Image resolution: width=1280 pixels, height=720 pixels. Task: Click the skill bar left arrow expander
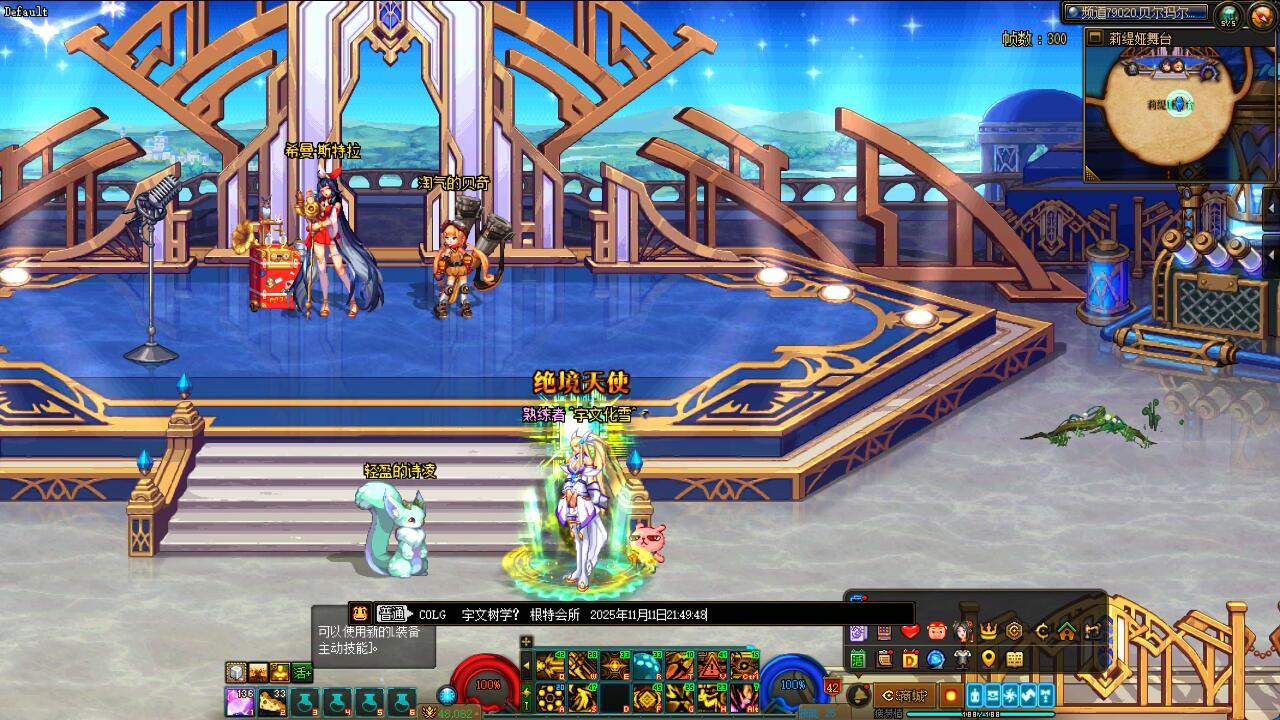[x=526, y=664]
